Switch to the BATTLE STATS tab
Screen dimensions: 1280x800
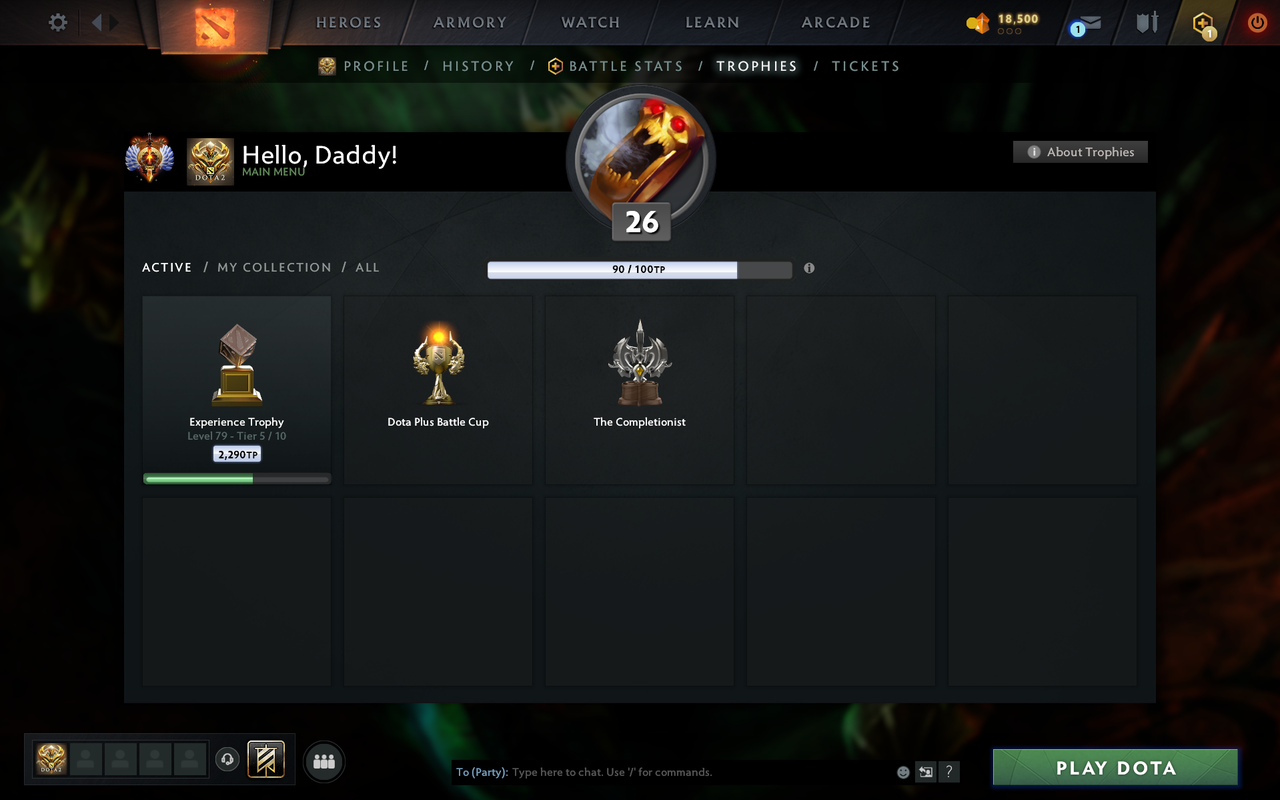[624, 65]
